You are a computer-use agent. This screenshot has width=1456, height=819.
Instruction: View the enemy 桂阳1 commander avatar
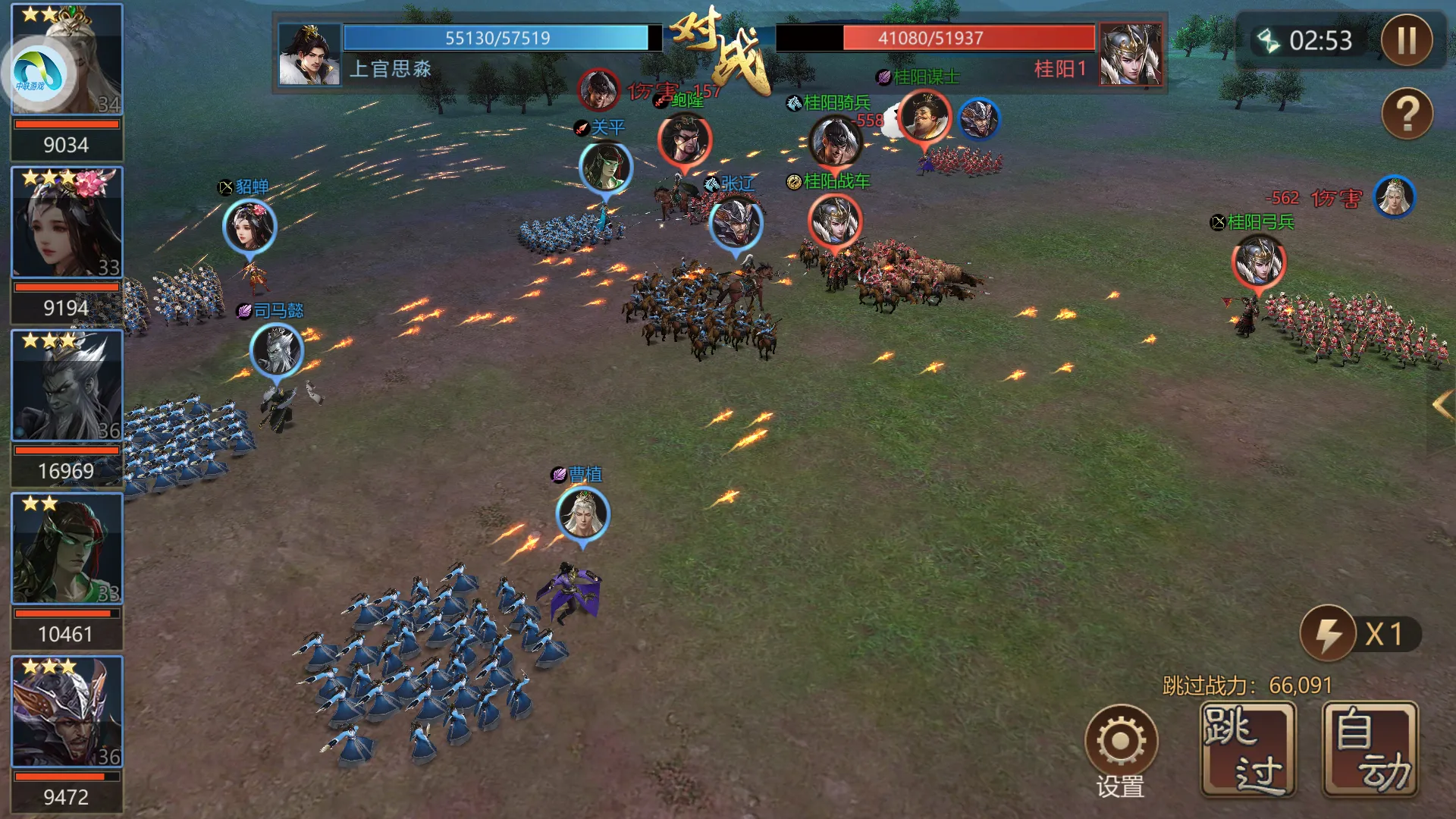[x=1131, y=54]
